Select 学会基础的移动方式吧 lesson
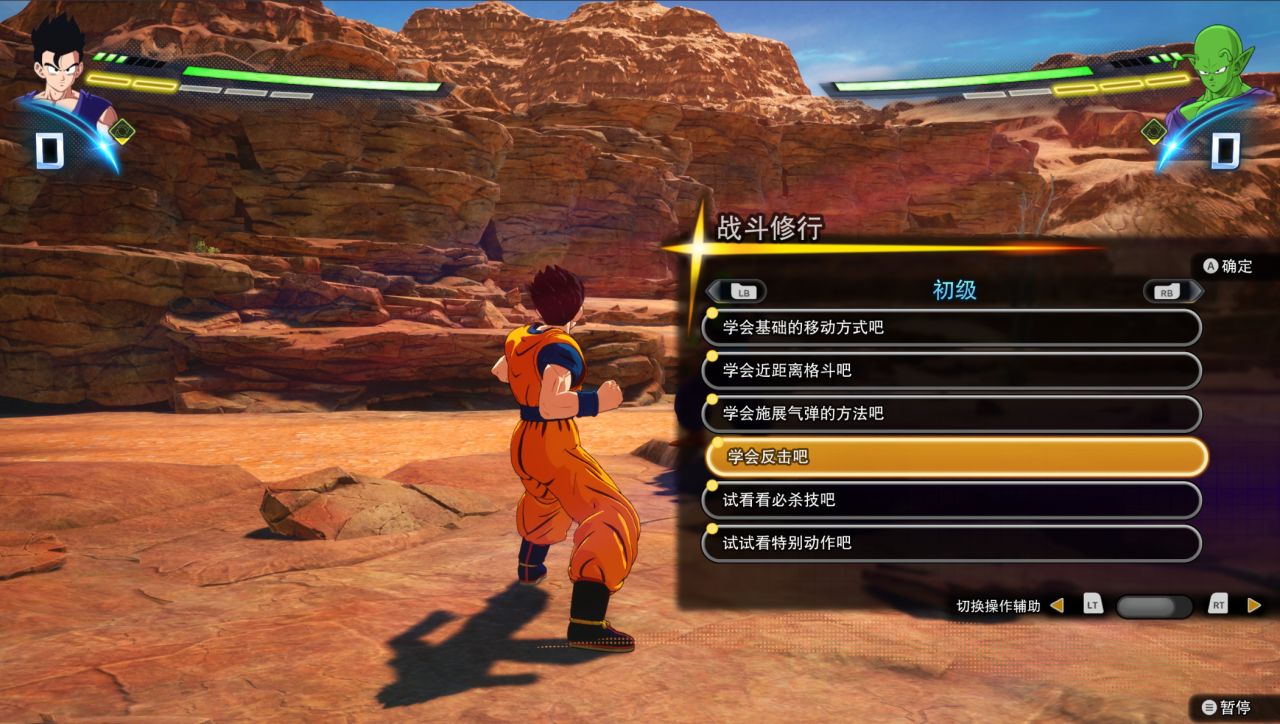This screenshot has width=1280, height=724. [x=951, y=327]
